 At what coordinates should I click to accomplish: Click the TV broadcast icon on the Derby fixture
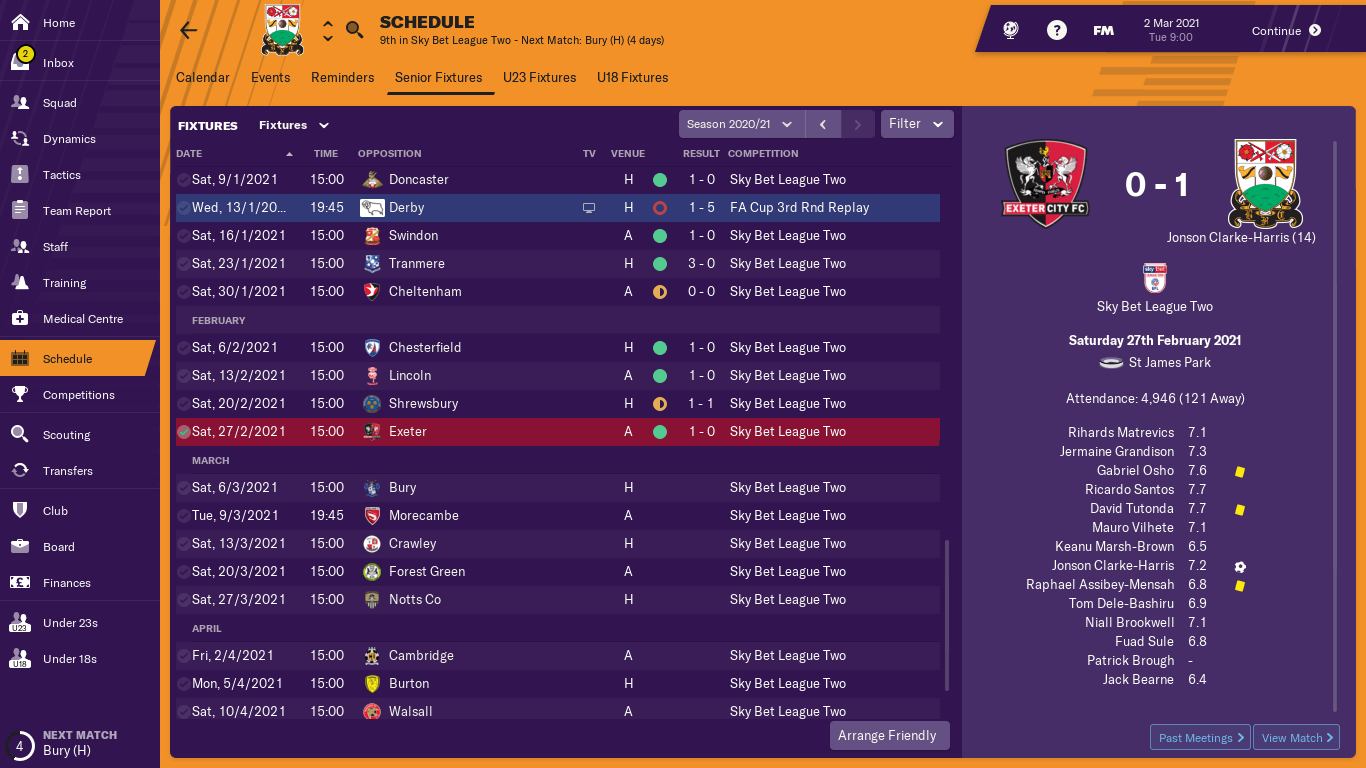[x=589, y=207]
